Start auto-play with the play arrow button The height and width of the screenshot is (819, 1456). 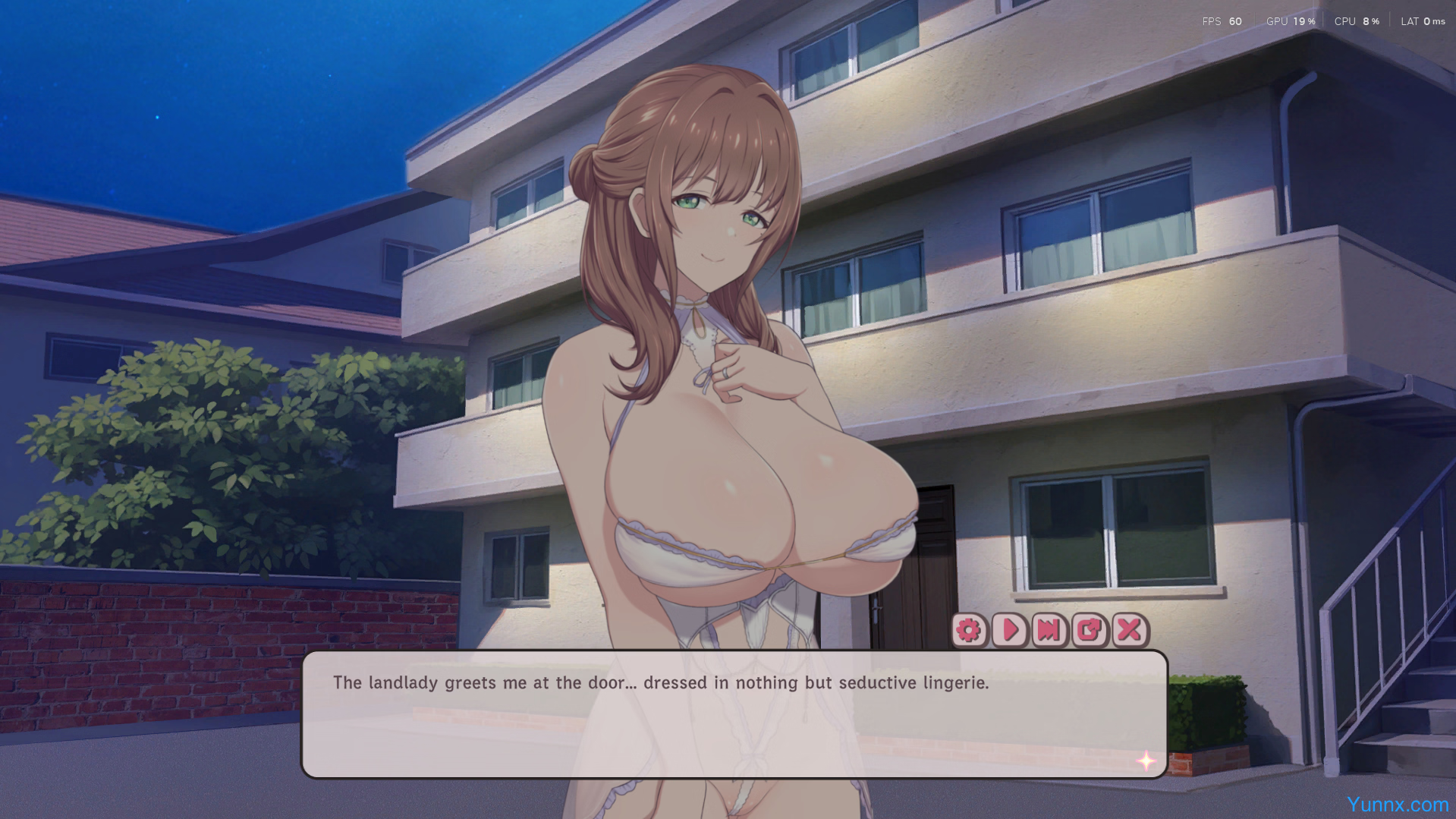[1010, 630]
